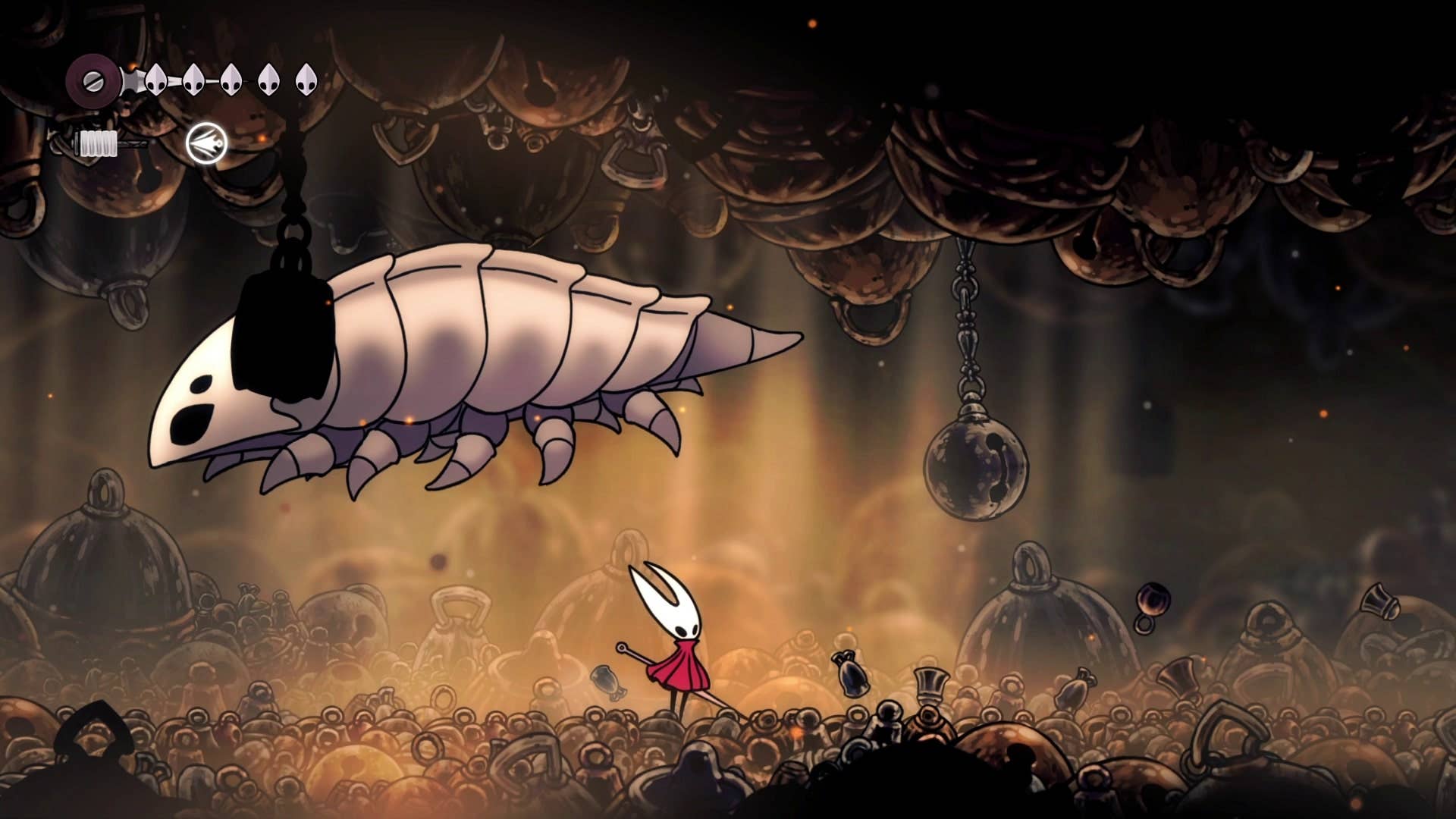The image size is (1456, 819).
Task: Toggle the fifth mask on the health bar
Action: (x=305, y=80)
